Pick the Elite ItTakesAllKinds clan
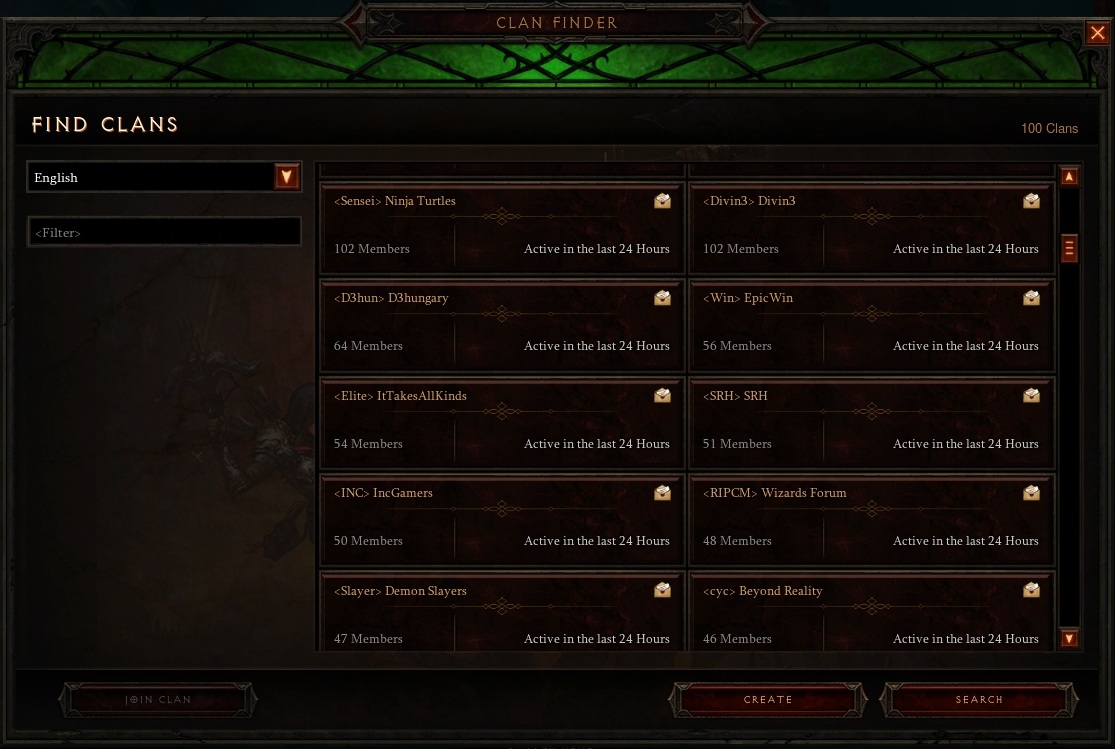Viewport: 1115px width, 749px height. tap(502, 422)
